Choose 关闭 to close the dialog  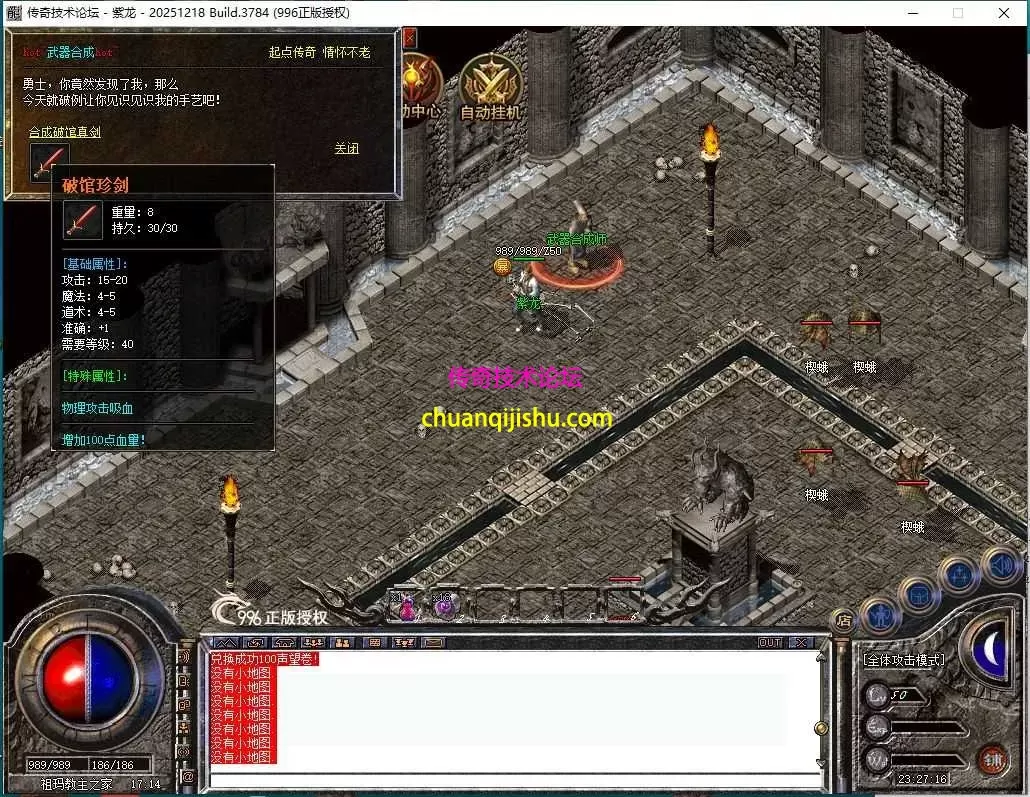click(x=346, y=148)
